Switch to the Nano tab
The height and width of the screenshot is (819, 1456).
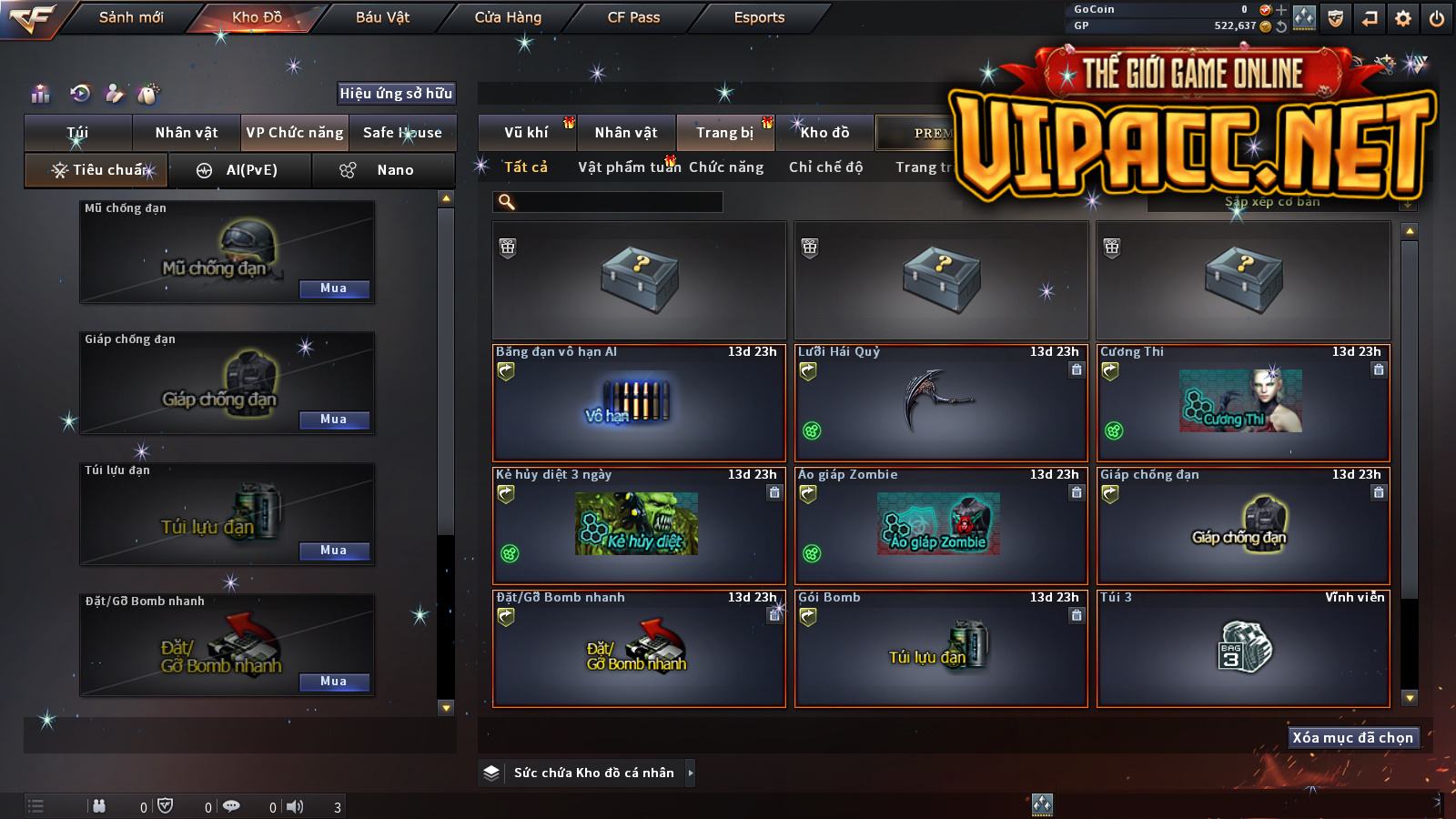(x=383, y=170)
